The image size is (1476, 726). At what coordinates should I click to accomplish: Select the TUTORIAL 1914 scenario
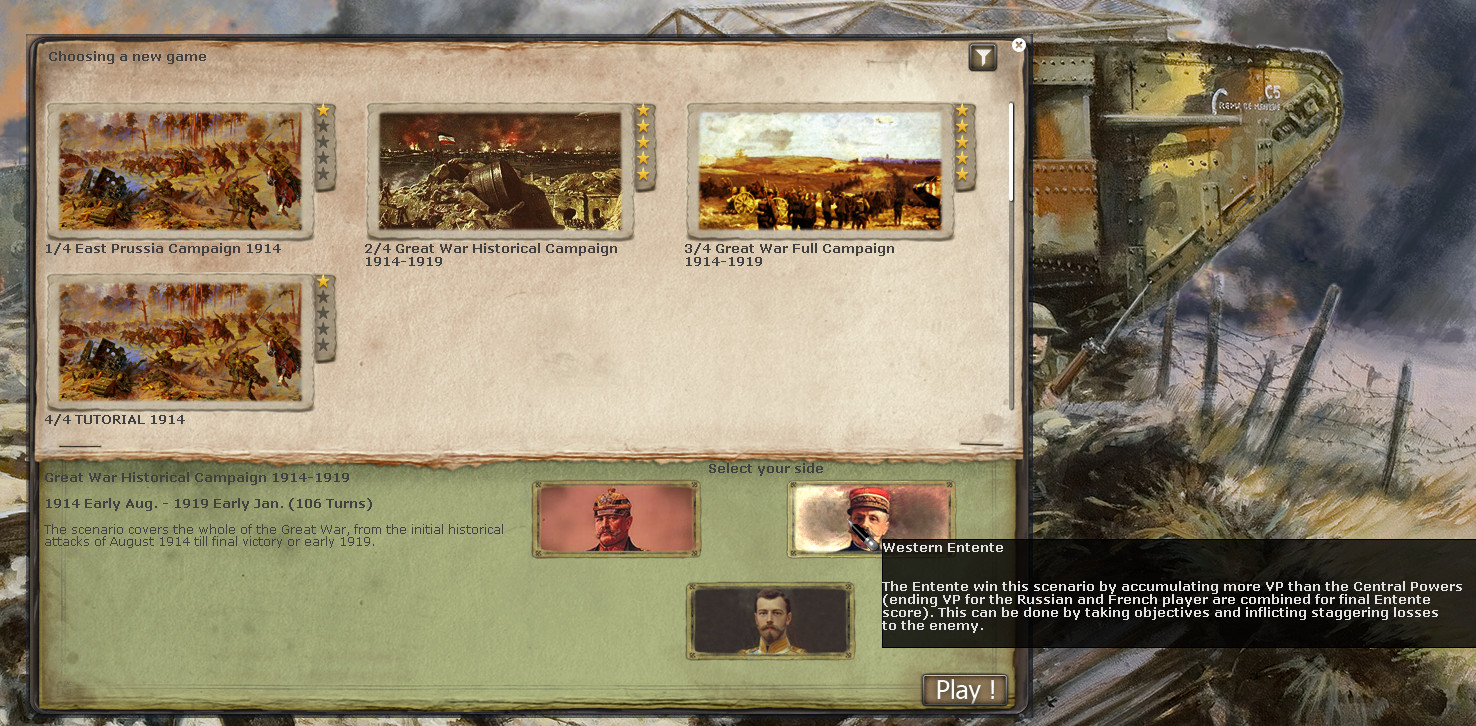tap(180, 342)
